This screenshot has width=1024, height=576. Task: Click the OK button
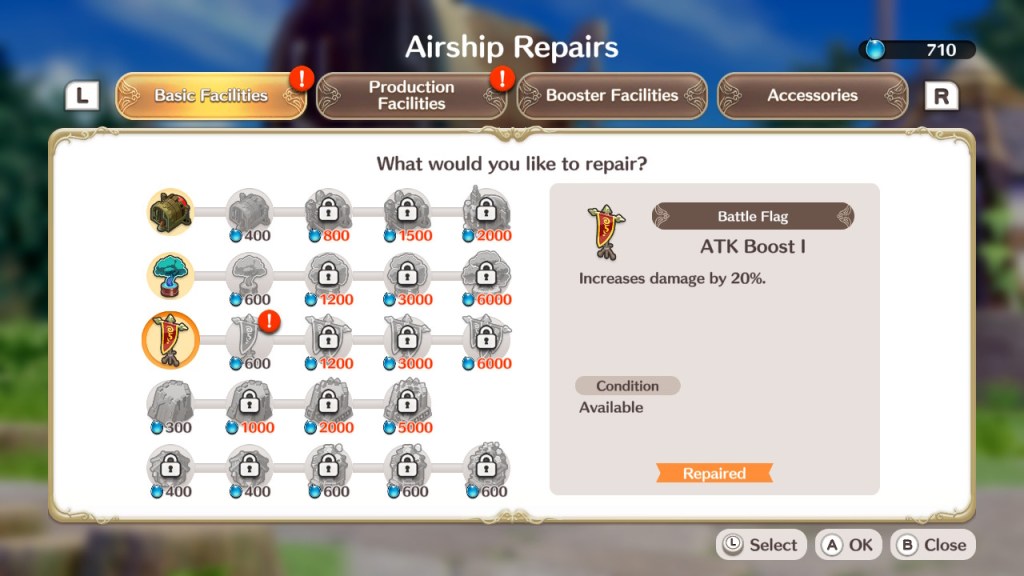coord(849,545)
